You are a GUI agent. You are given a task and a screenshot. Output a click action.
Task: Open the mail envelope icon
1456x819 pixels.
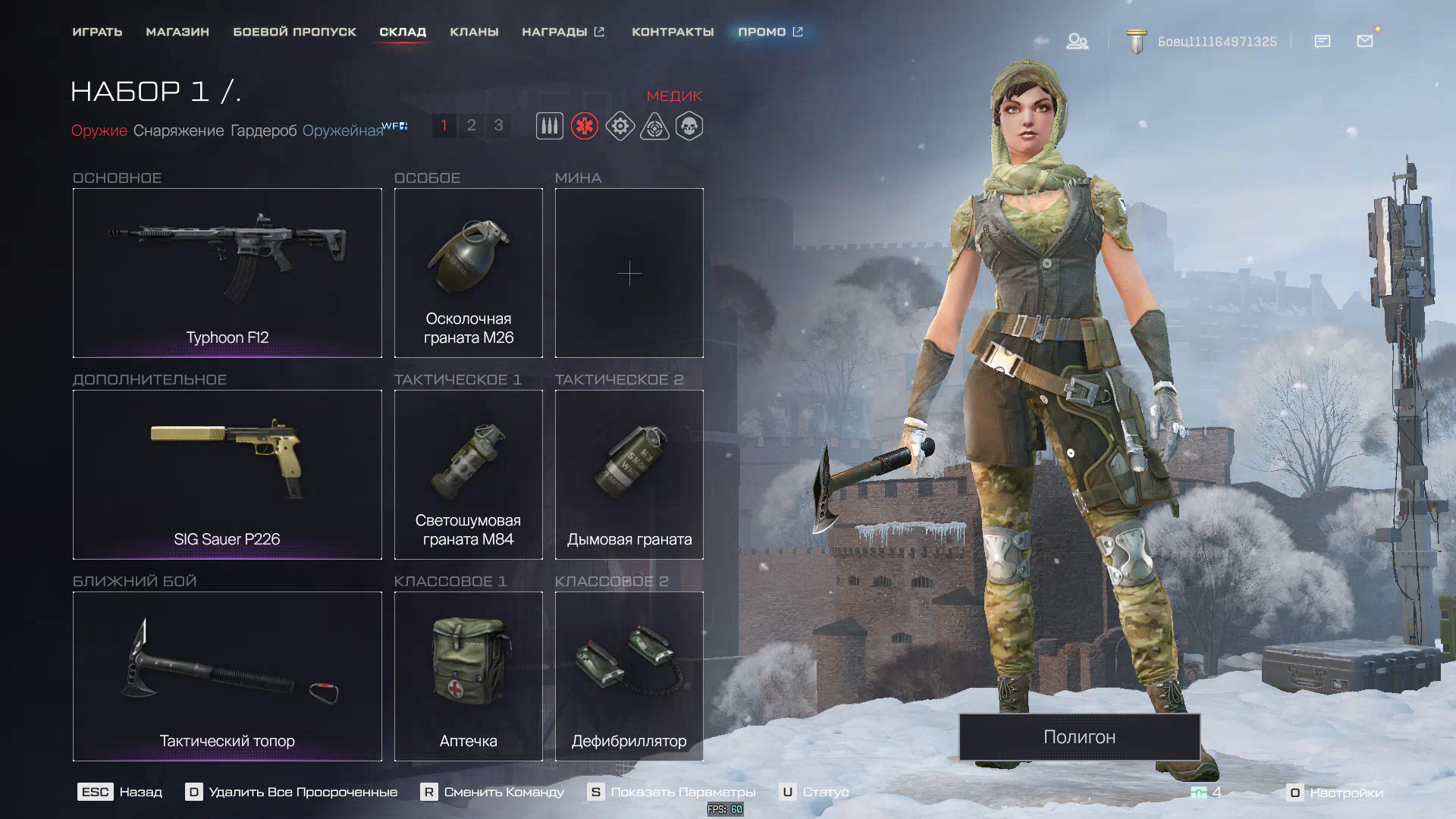click(x=1365, y=41)
